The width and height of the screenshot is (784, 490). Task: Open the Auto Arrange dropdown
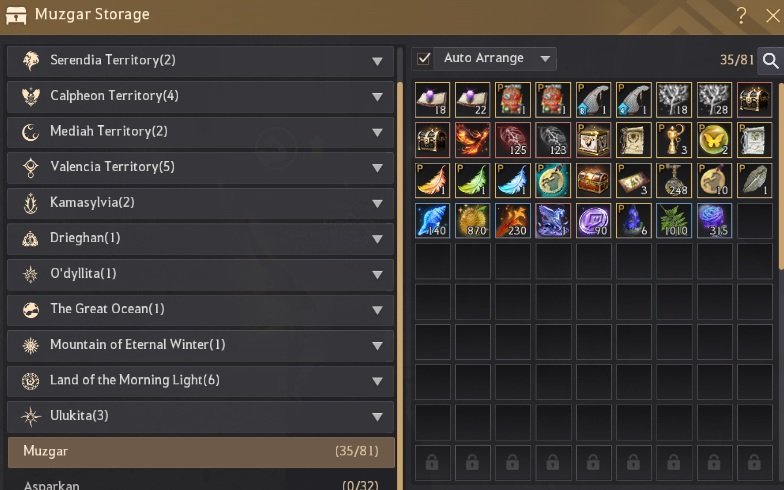(545, 59)
